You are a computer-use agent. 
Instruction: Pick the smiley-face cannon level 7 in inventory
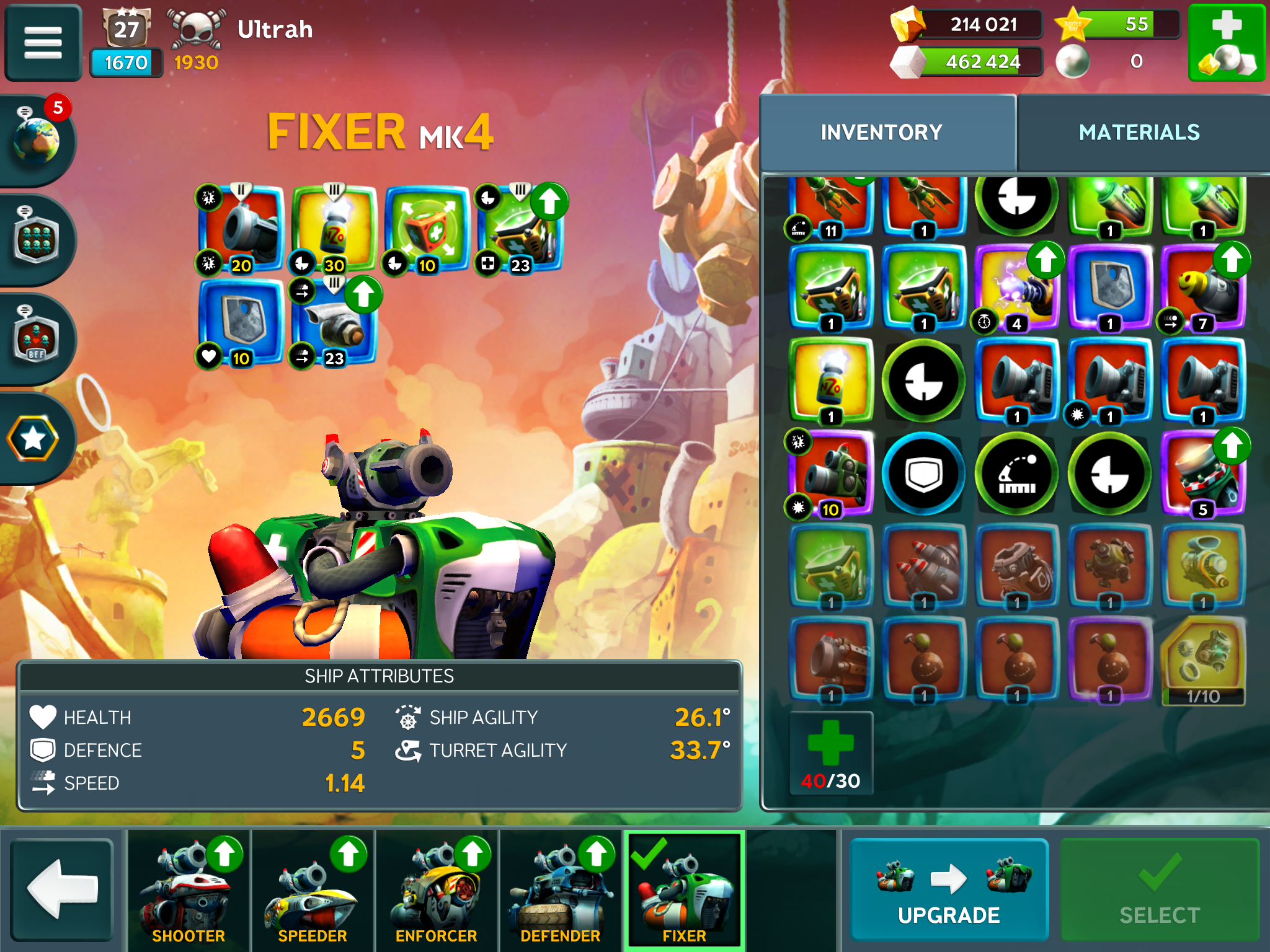click(1202, 286)
